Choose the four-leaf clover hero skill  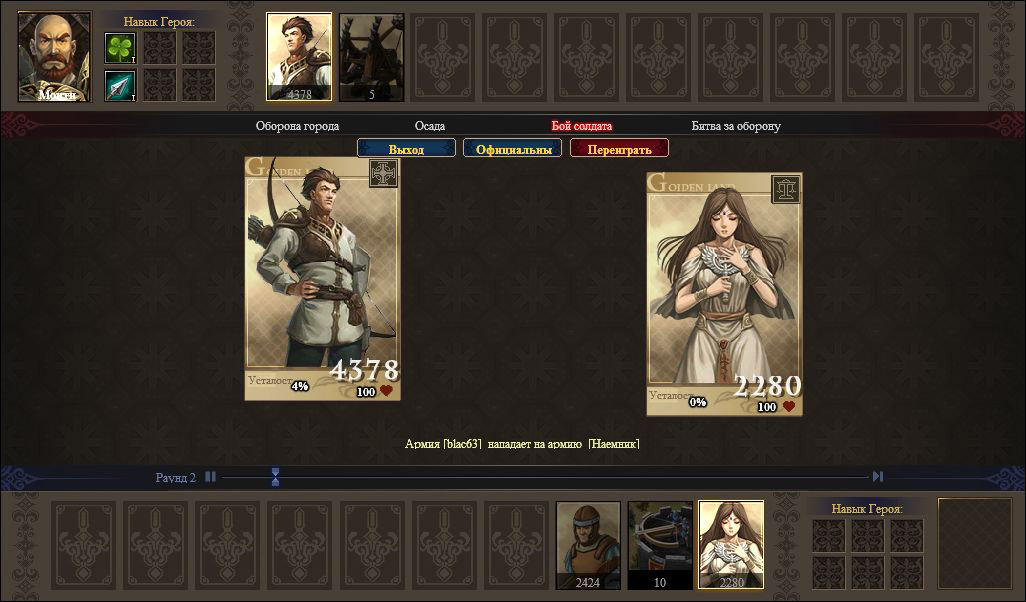(x=120, y=47)
